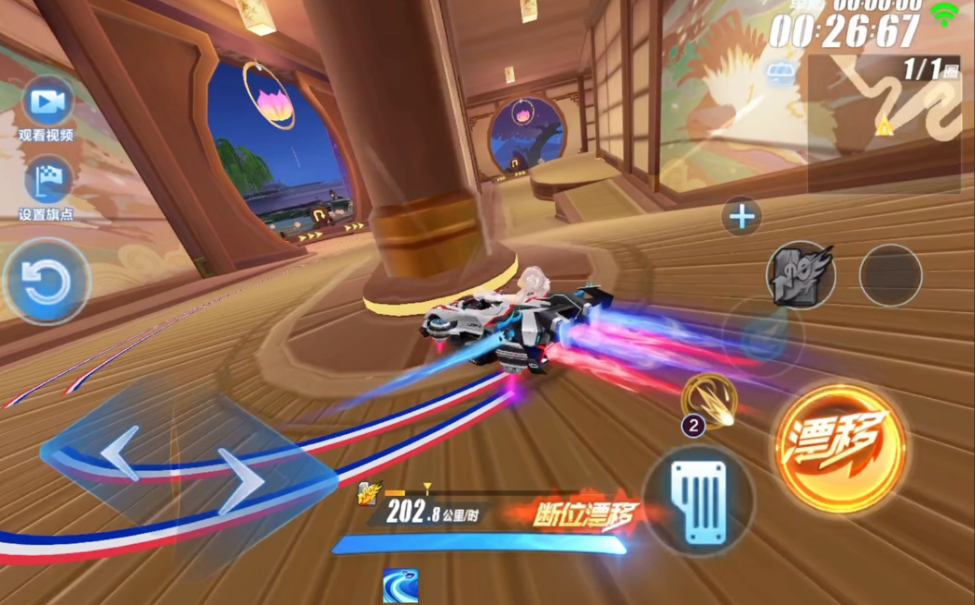Tap the faint blue flame nitro button
Image resolution: width=975 pixels, height=605 pixels.
pos(763,337)
